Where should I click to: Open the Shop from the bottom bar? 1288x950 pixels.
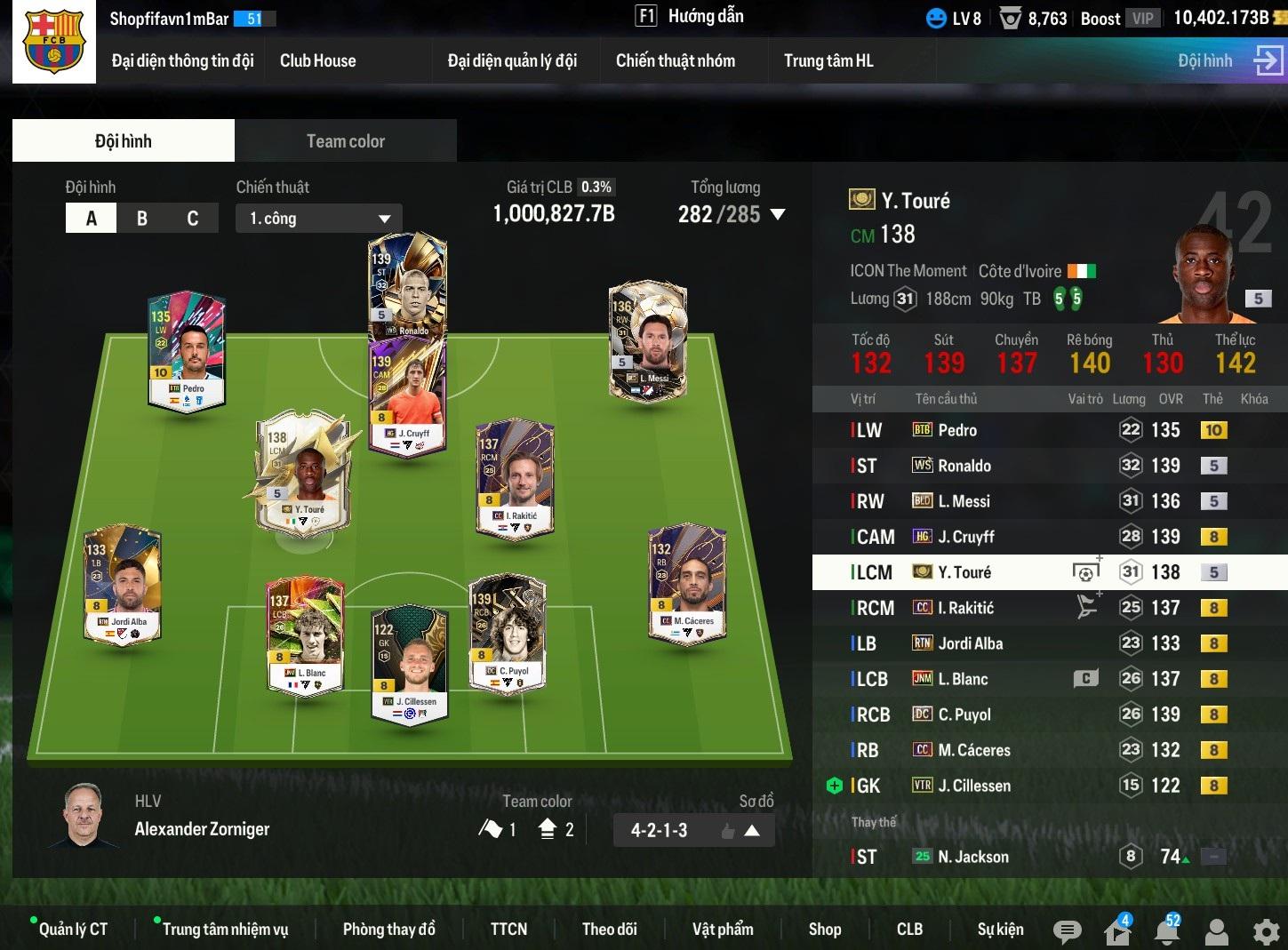click(x=824, y=930)
